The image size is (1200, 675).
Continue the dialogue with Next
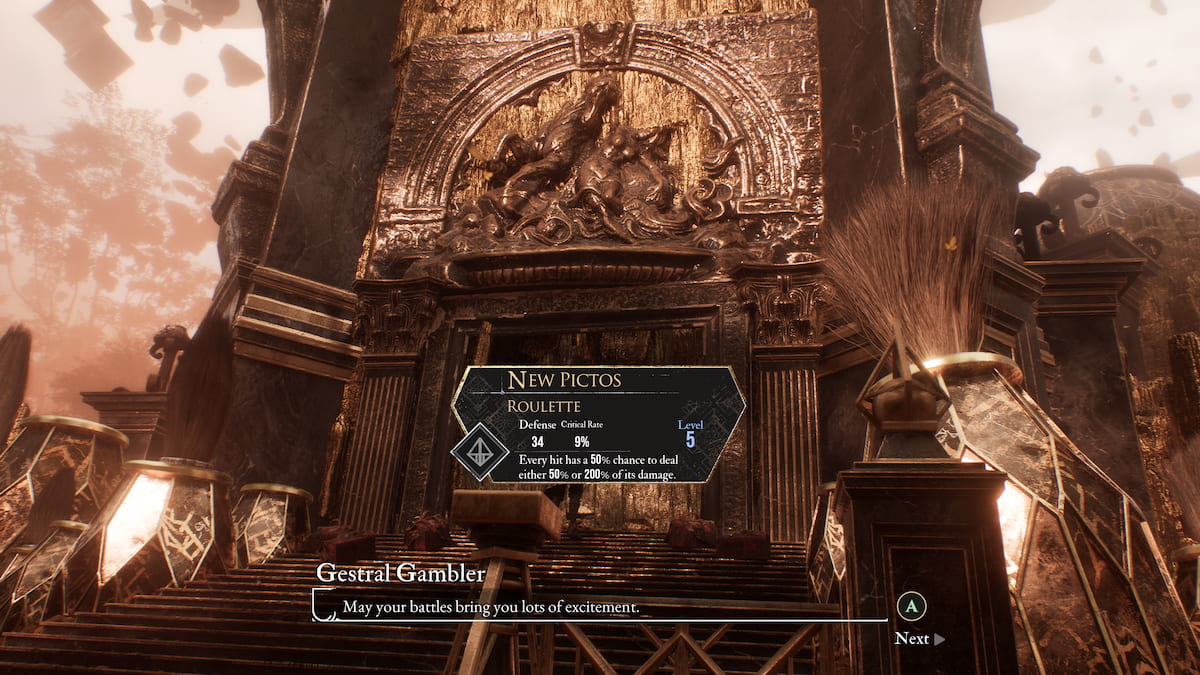pos(918,638)
